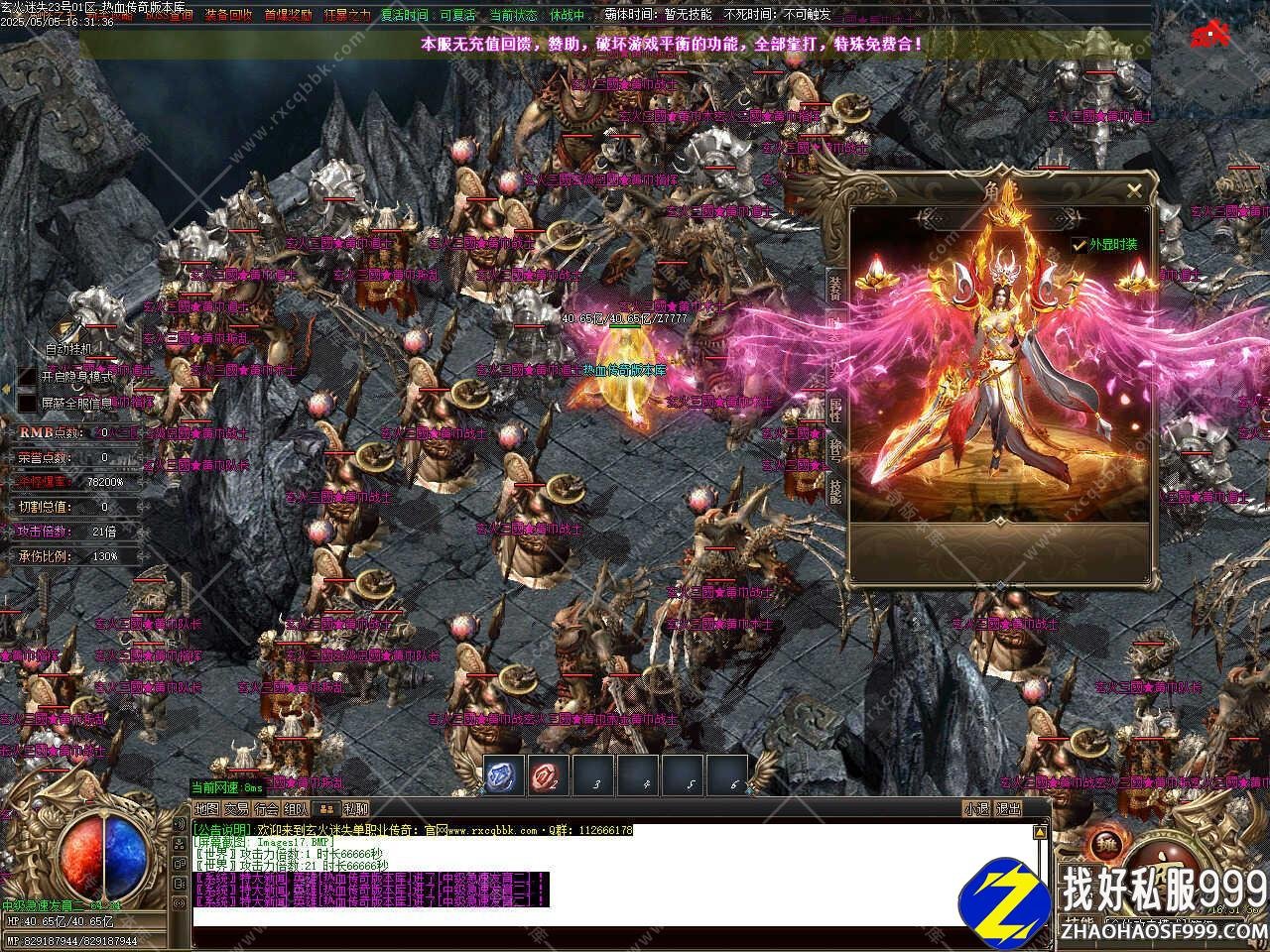Open the 首爆奖励 menu
Viewport: 1270px width, 952px height.
[x=288, y=15]
